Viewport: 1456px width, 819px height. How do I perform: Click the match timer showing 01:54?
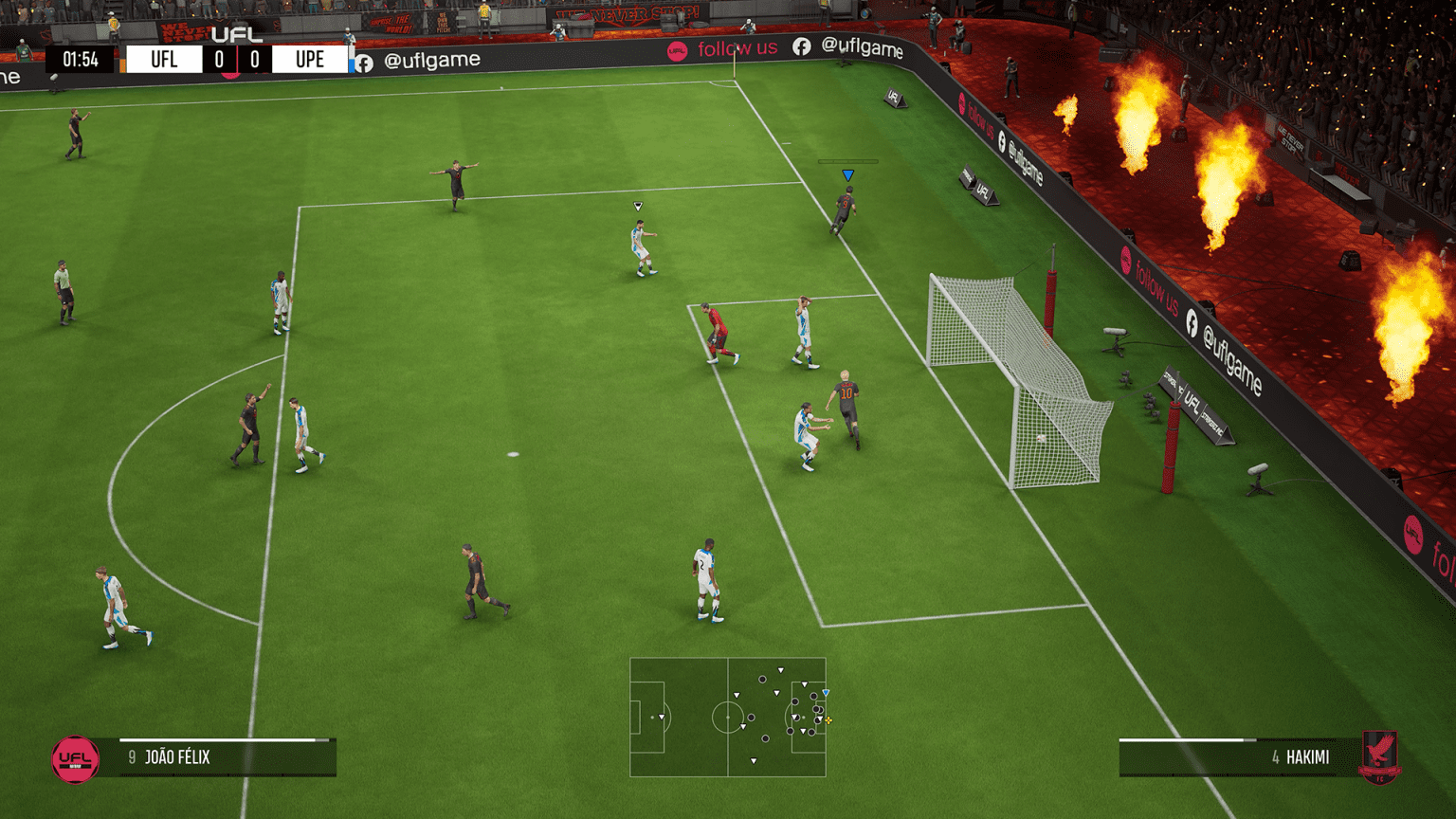click(x=81, y=59)
